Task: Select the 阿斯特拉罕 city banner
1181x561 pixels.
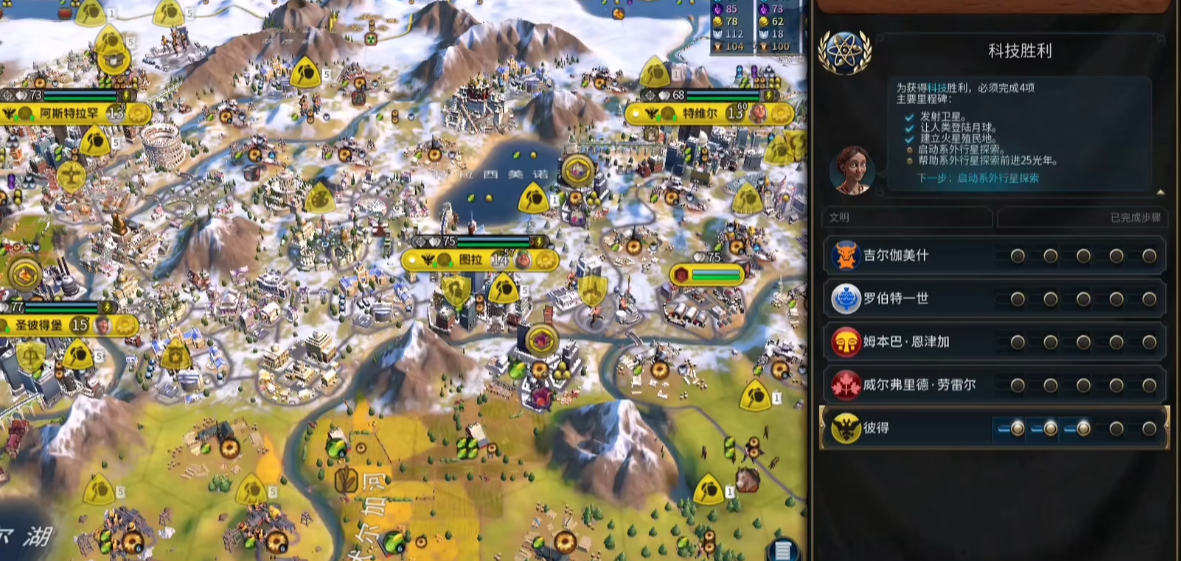Action: coord(75,114)
